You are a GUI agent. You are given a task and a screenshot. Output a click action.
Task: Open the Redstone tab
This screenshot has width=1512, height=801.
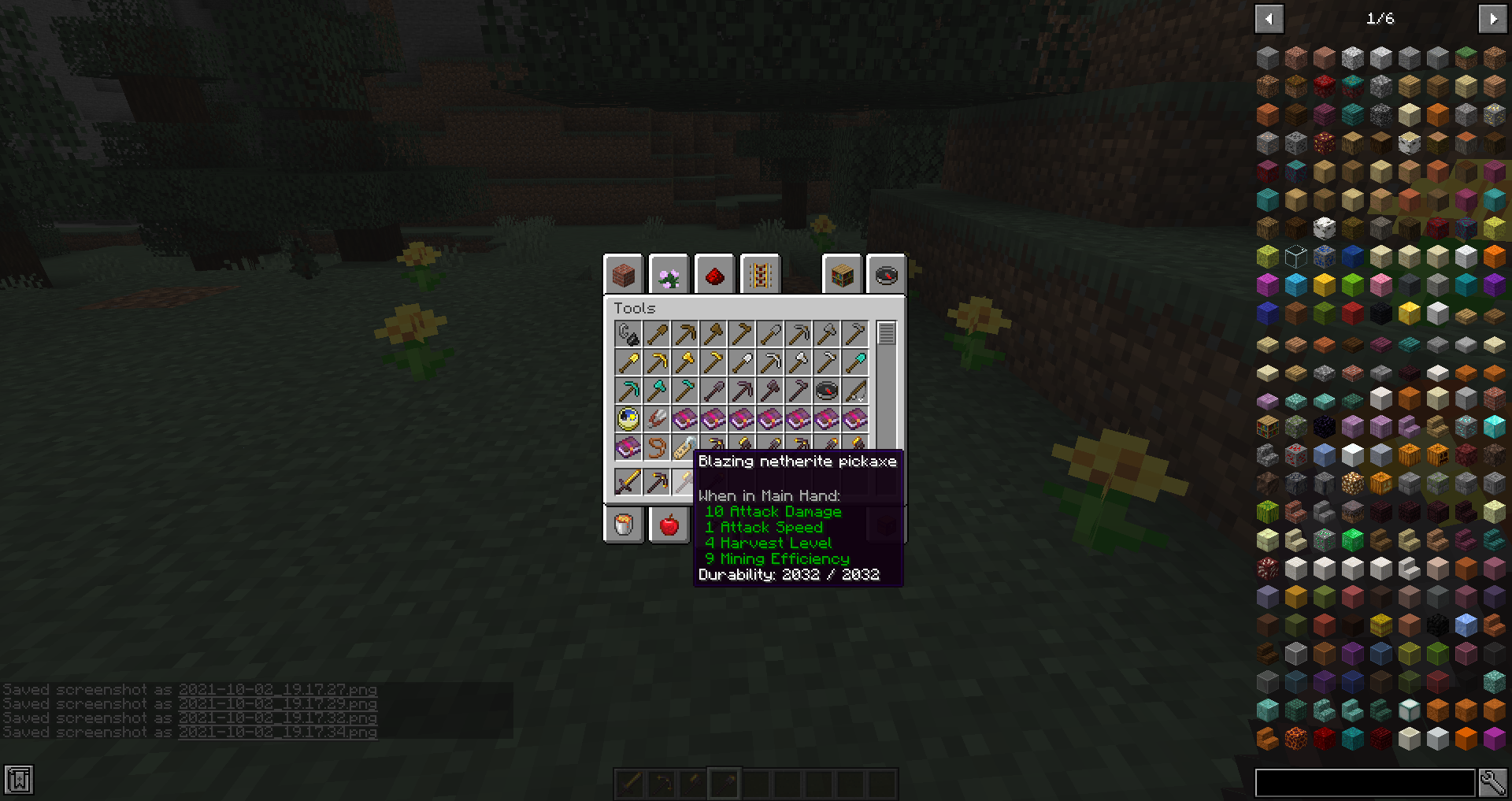714,274
